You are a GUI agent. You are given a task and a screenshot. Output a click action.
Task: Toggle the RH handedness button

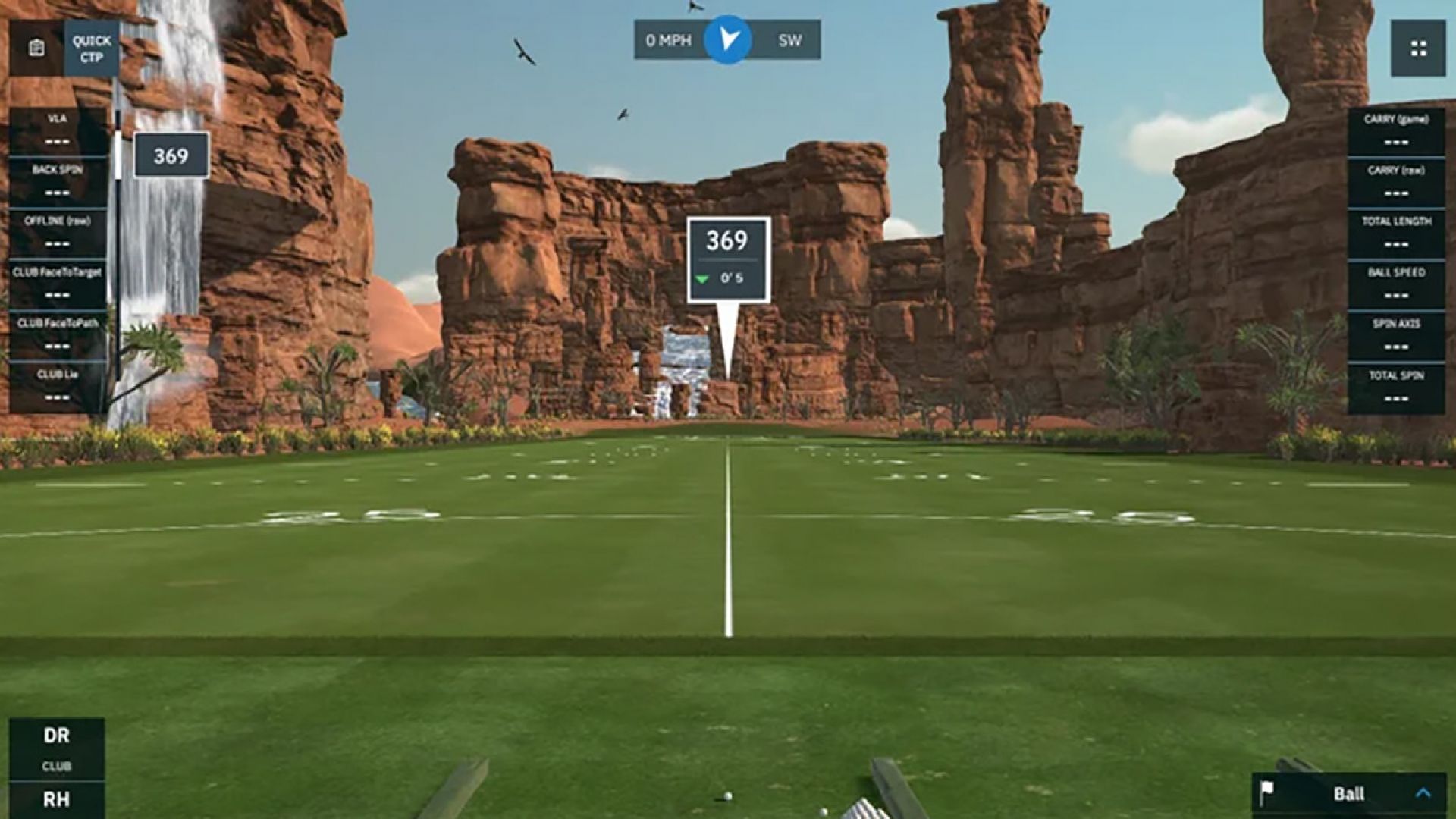57,799
